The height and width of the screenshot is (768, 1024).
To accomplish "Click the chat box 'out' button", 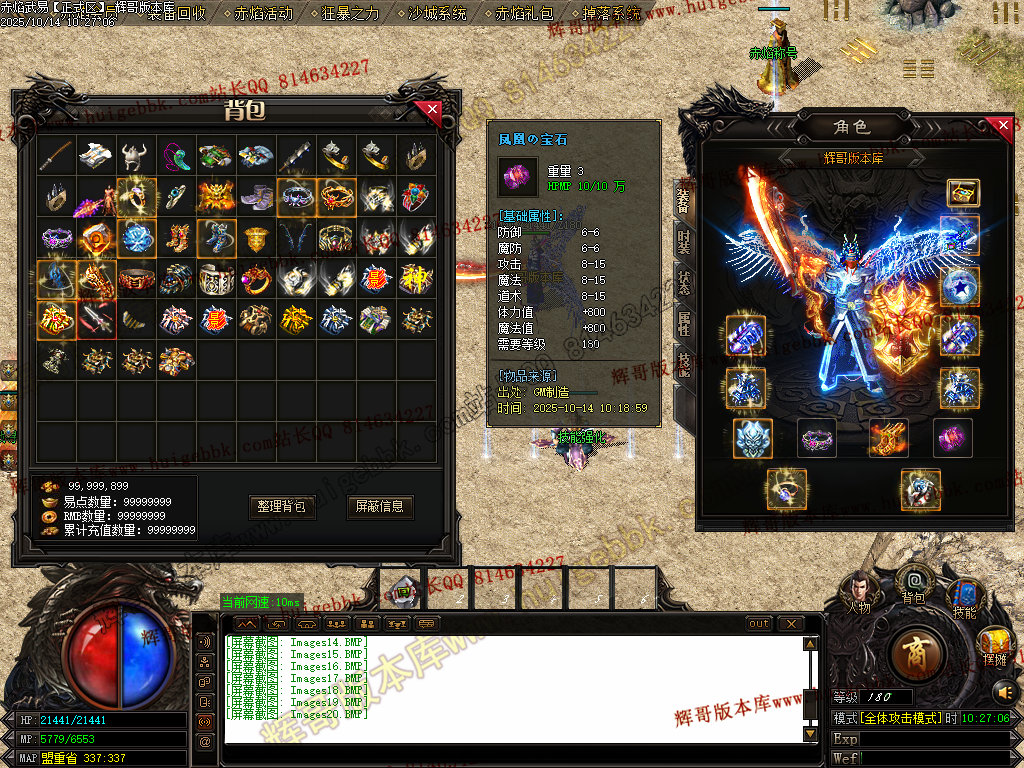I will [x=760, y=624].
